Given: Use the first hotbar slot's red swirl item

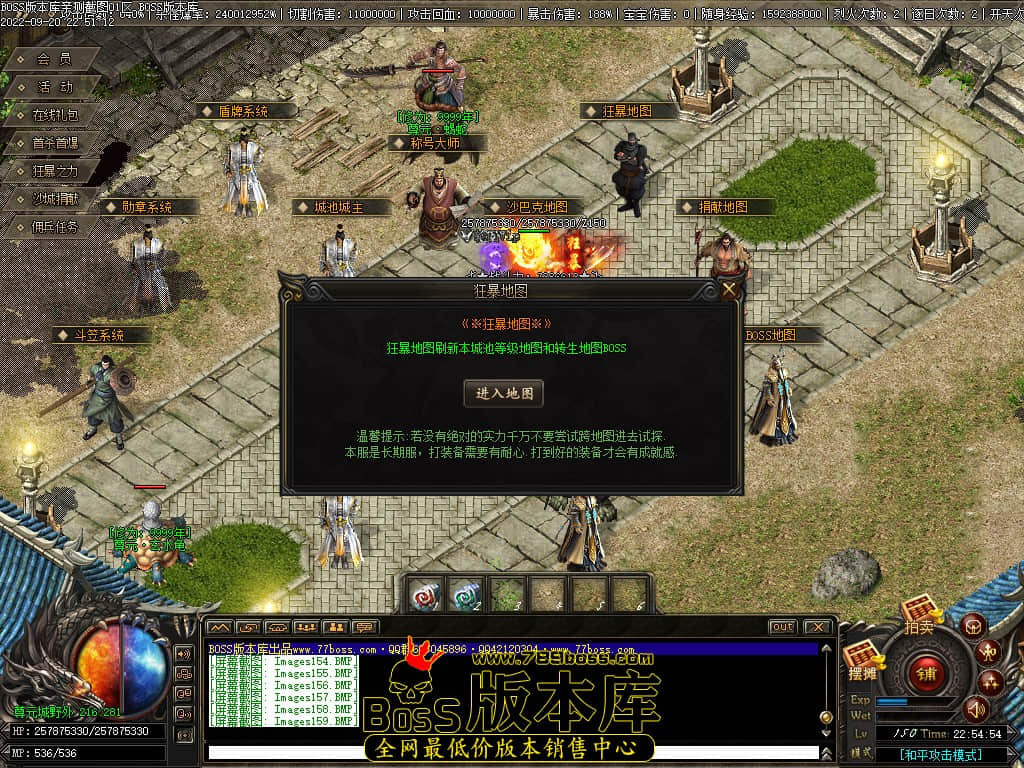Looking at the screenshot, I should [x=424, y=595].
